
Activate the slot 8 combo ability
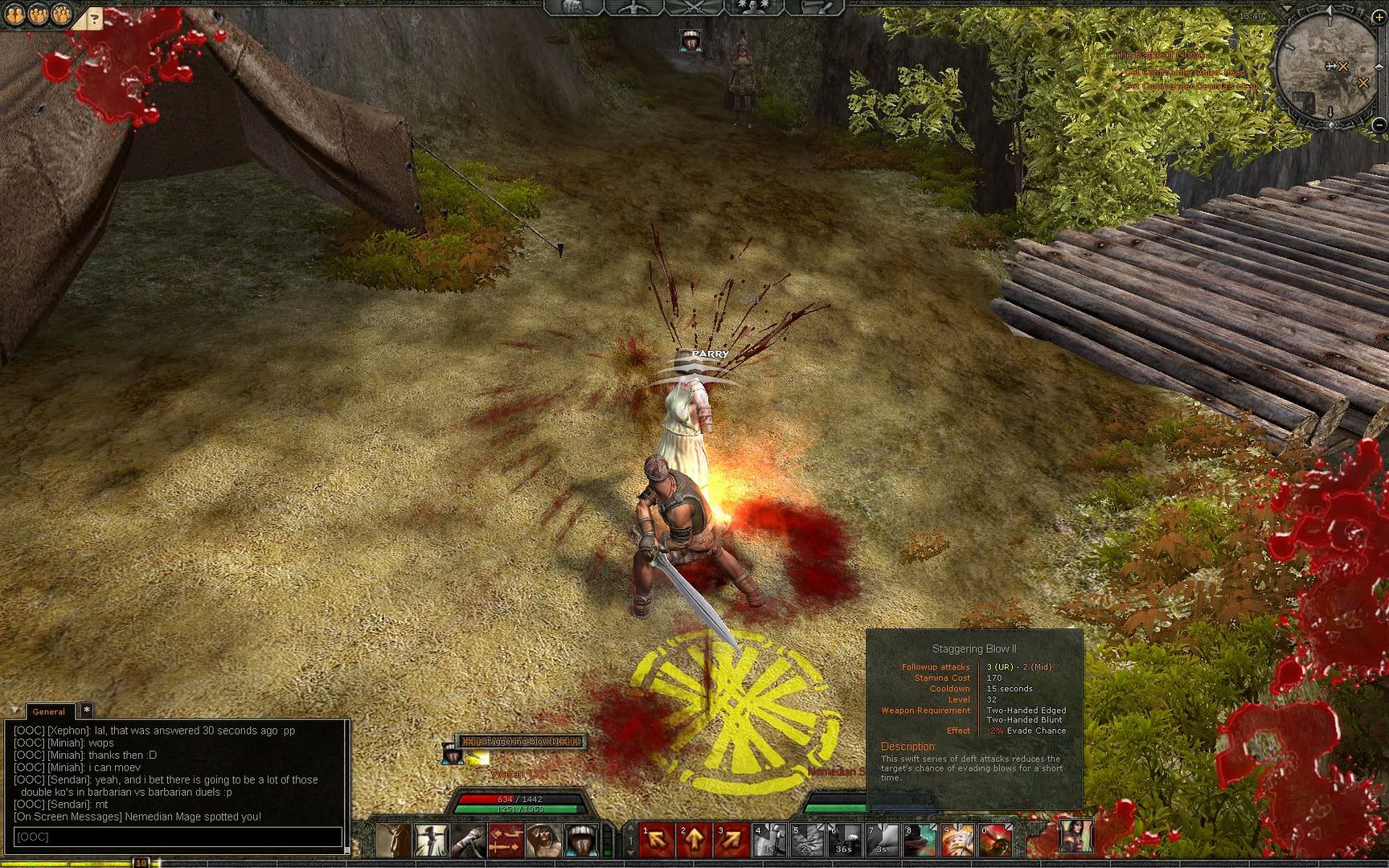[x=921, y=840]
